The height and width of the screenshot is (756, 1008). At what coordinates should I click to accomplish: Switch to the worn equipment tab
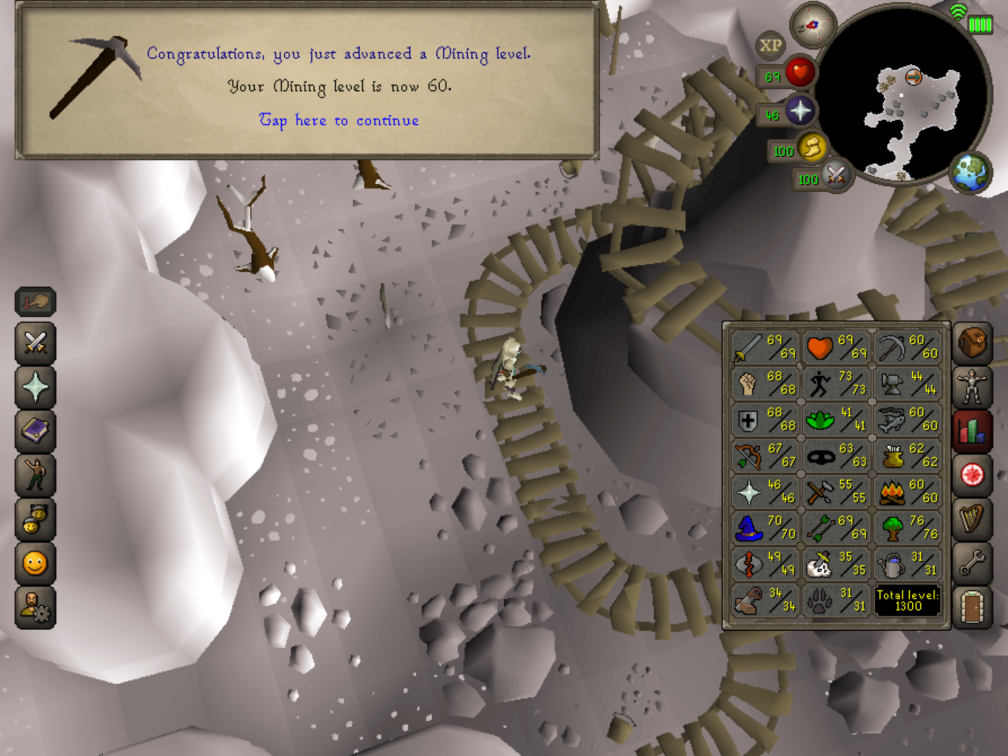[972, 387]
